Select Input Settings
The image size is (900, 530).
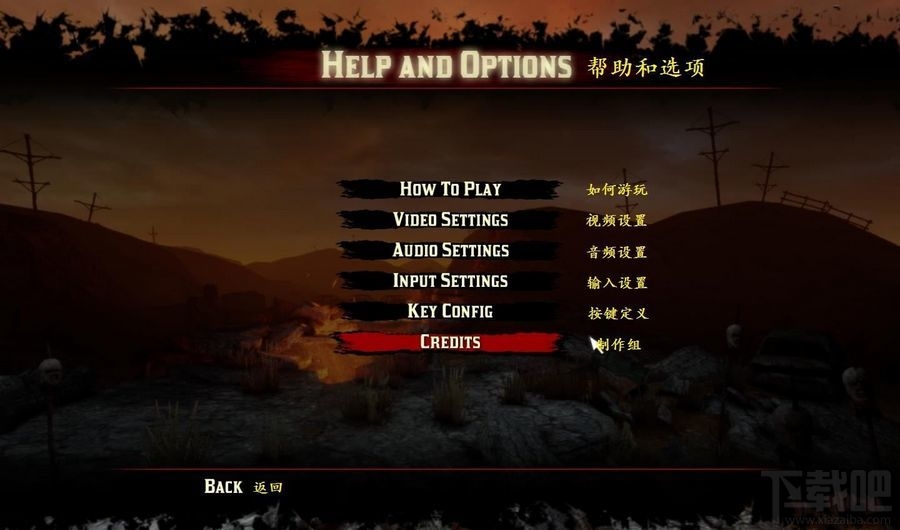click(450, 281)
